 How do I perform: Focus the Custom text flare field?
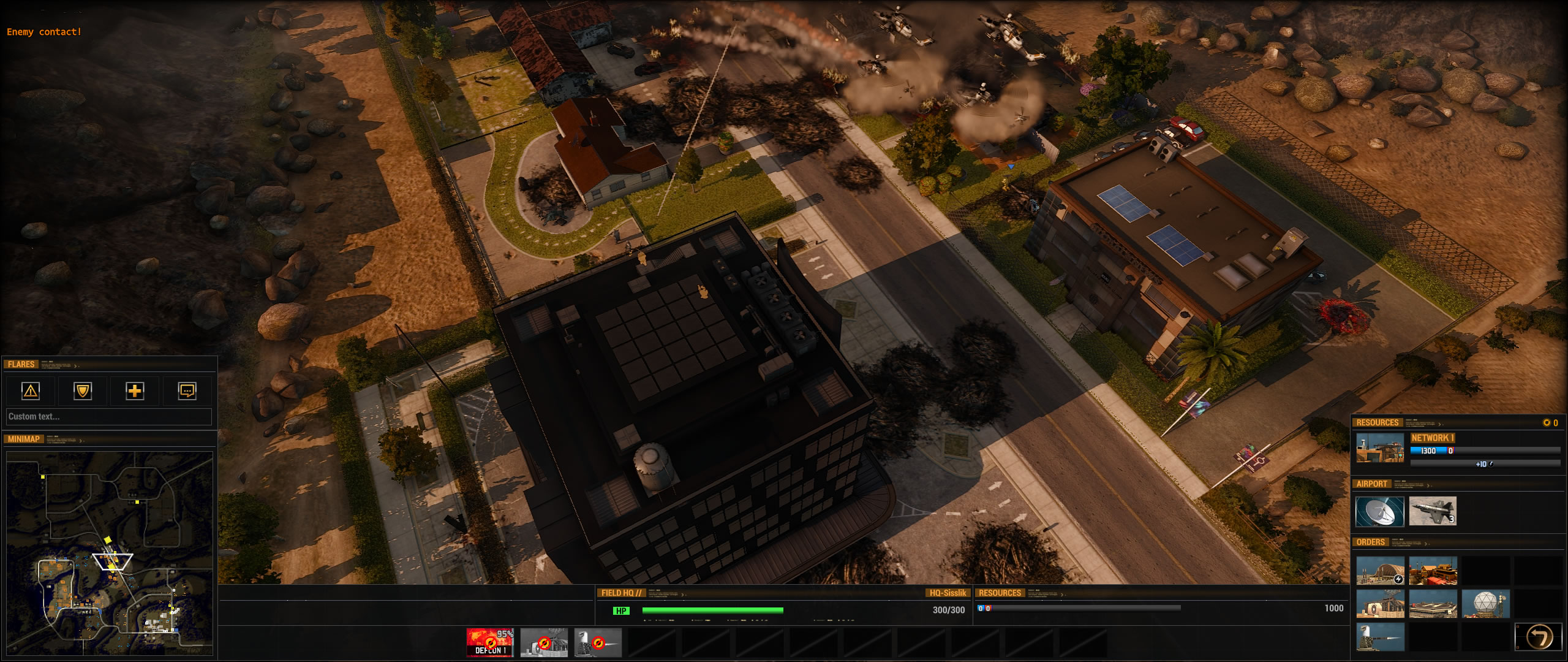click(x=108, y=417)
